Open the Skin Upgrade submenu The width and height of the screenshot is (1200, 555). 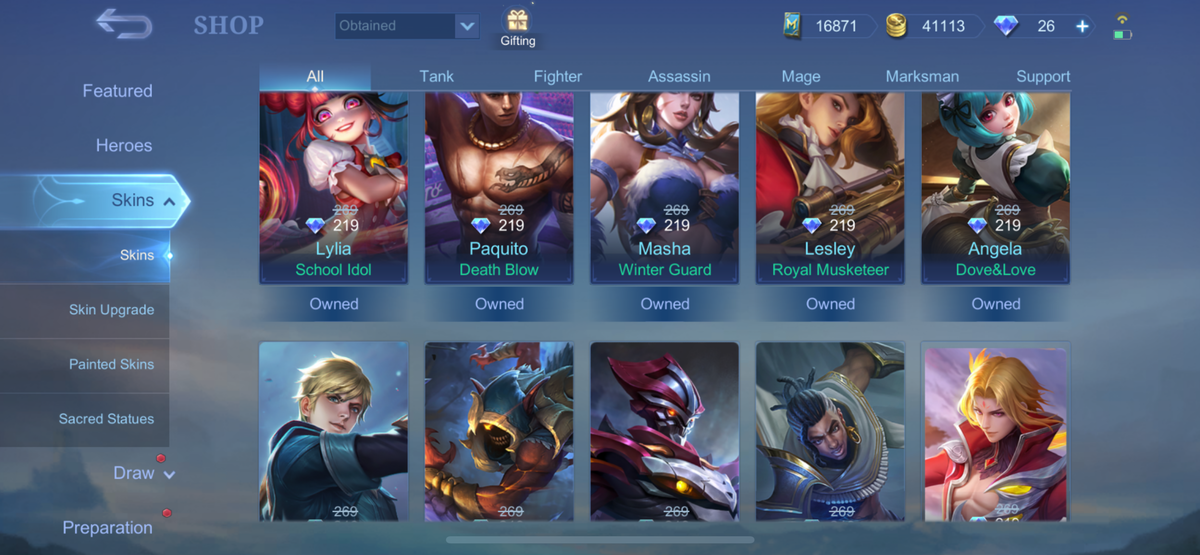click(111, 310)
